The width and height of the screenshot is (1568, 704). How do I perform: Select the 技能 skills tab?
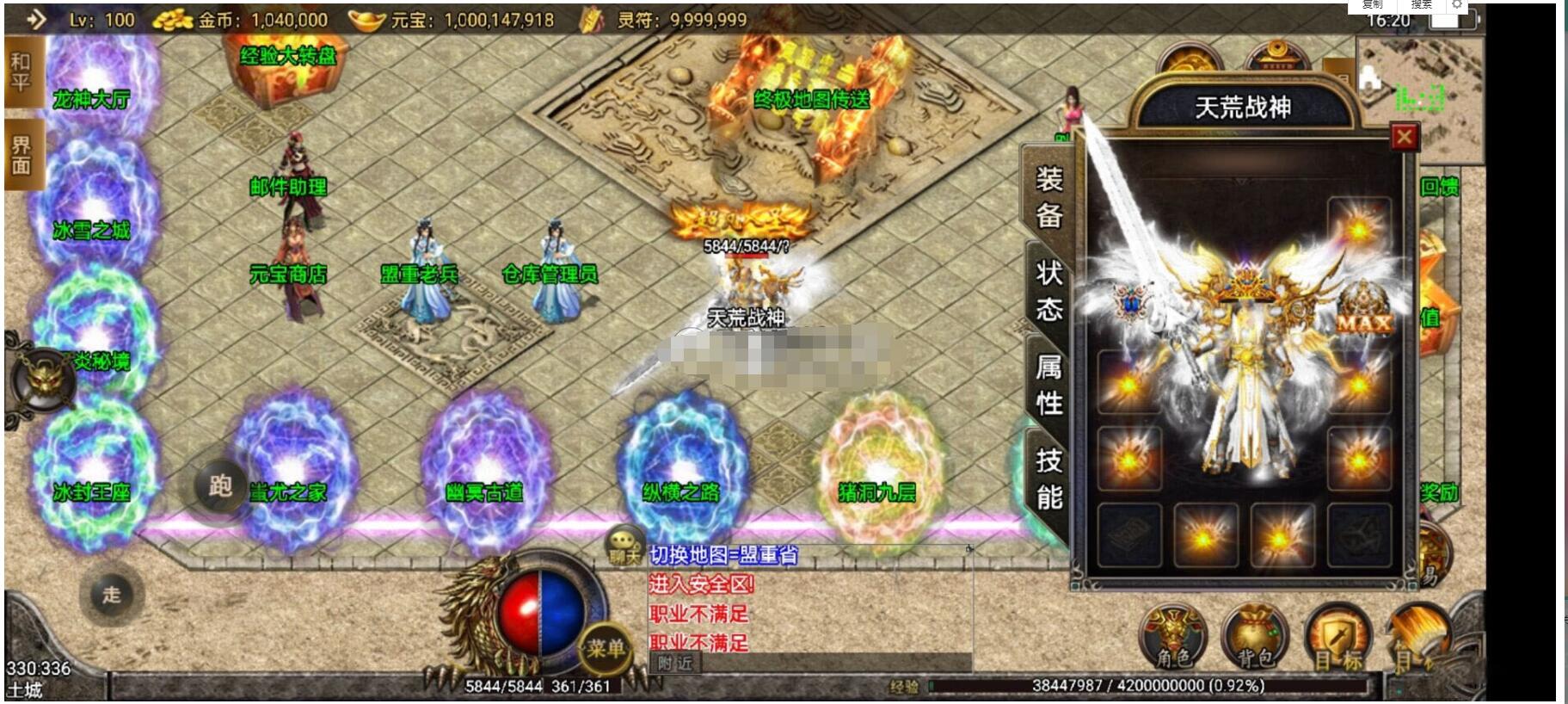[1048, 479]
